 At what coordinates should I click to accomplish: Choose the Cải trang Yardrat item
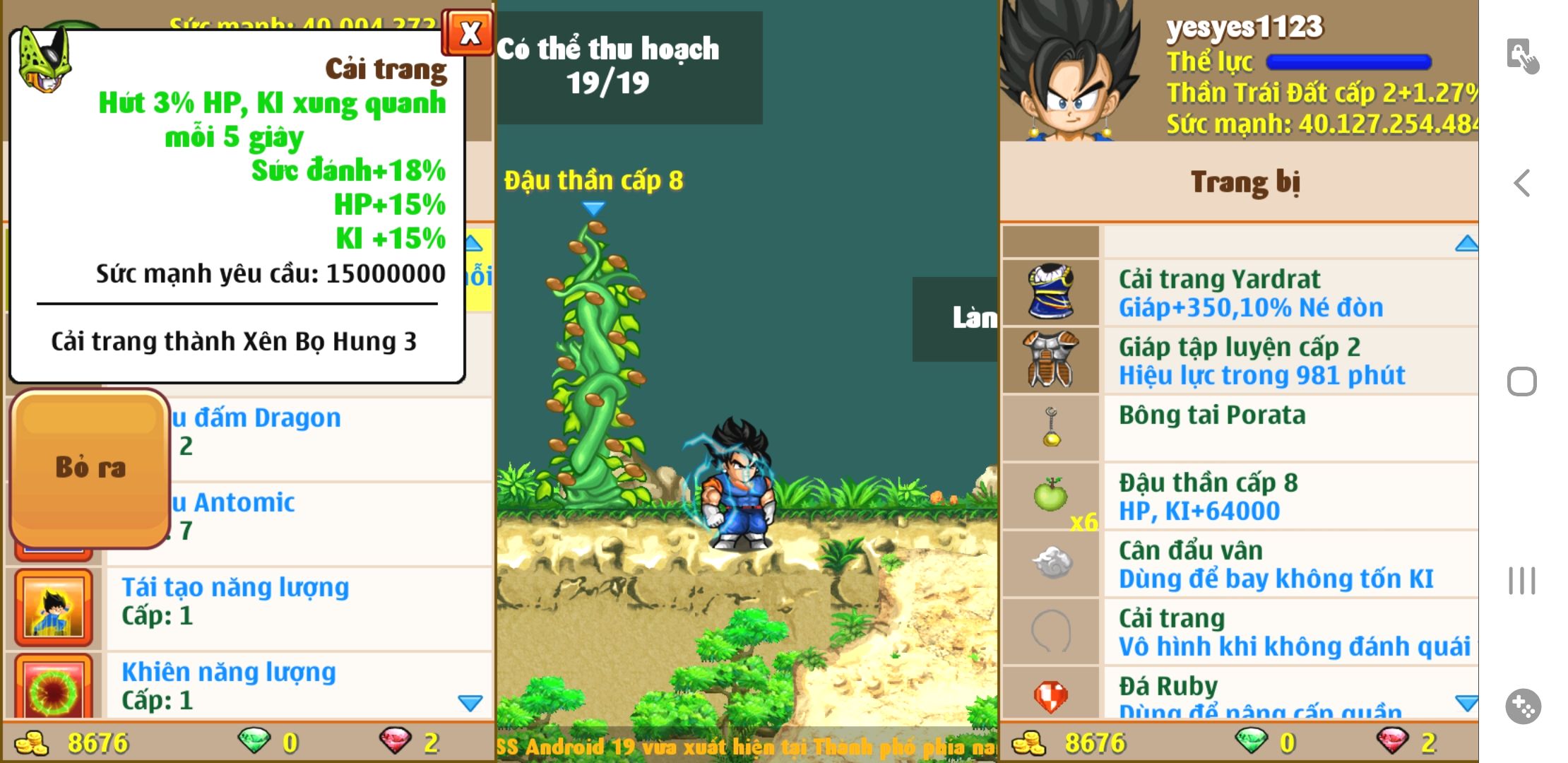click(x=1250, y=292)
